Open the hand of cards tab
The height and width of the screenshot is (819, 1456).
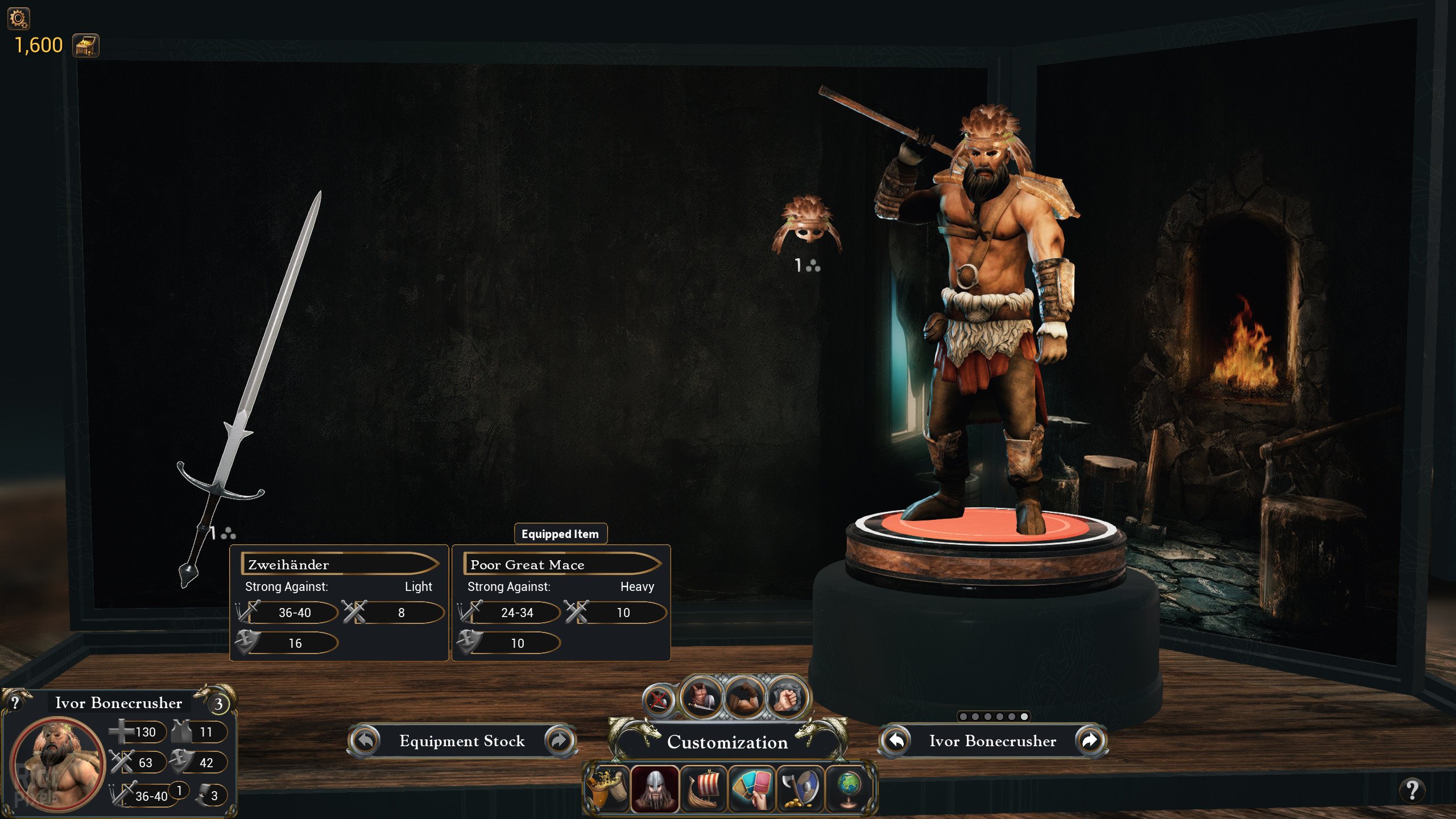[752, 788]
